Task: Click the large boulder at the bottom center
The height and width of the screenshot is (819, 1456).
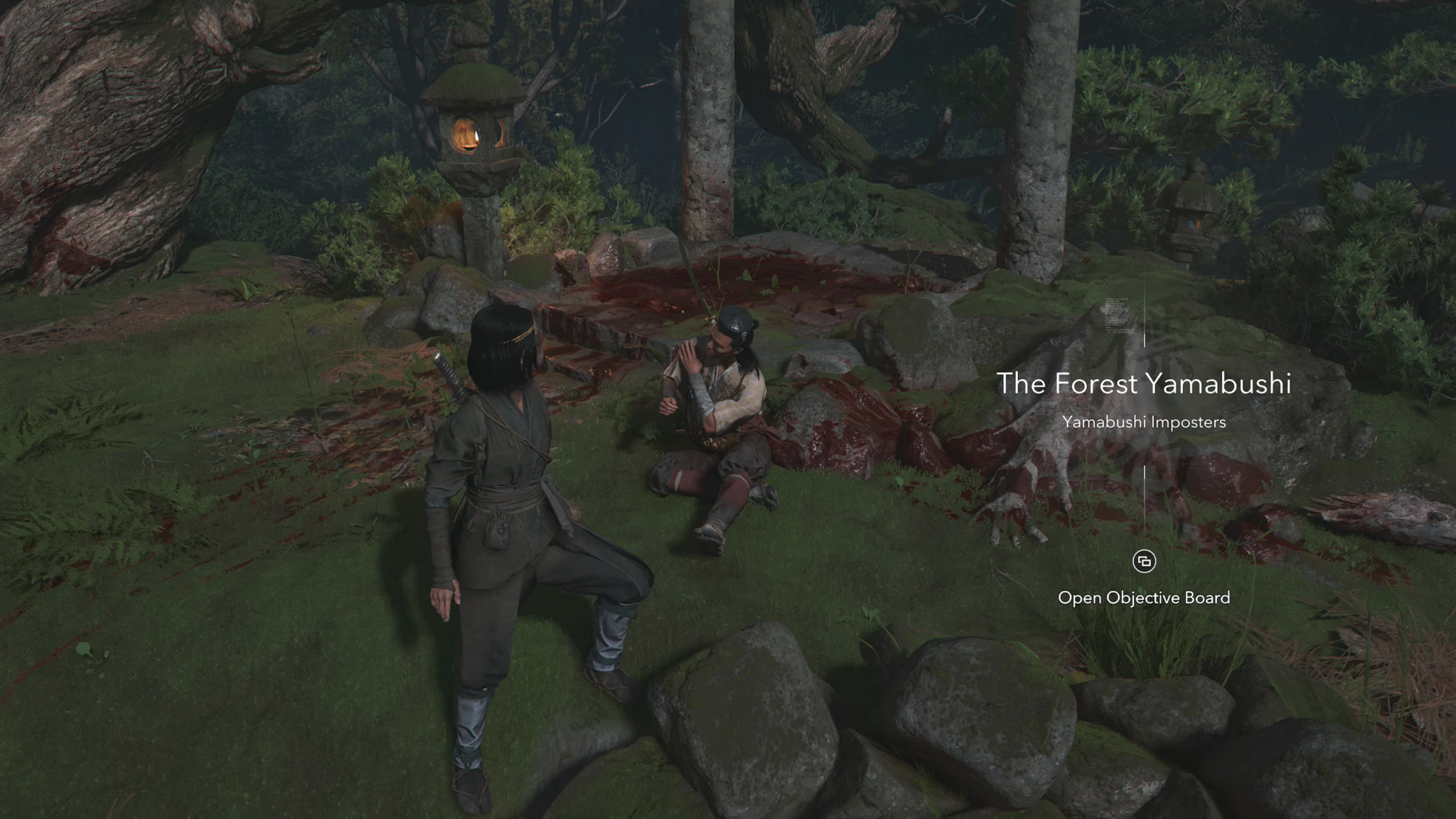Action: (746, 725)
